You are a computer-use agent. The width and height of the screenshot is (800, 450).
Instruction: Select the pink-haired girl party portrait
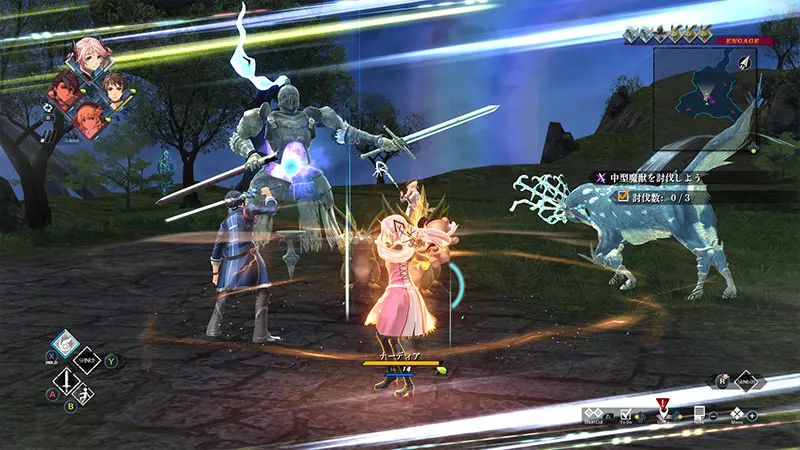pos(89,59)
